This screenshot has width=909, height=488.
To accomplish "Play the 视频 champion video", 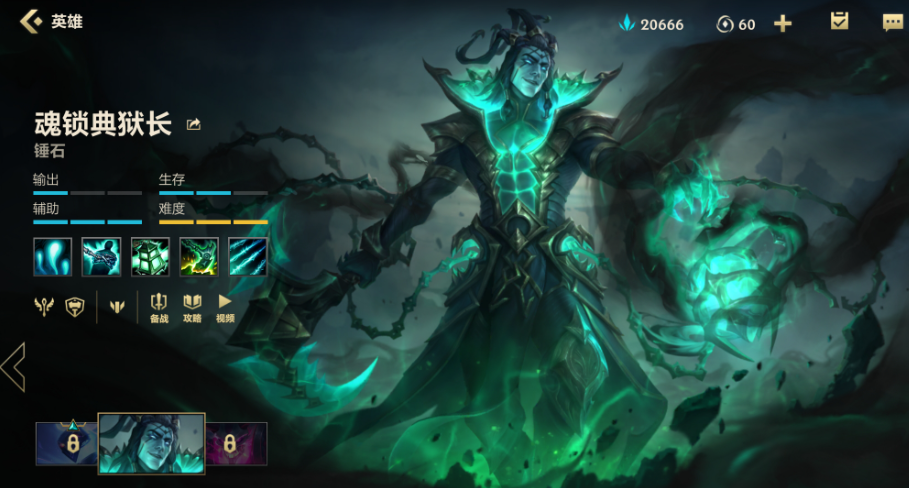I will point(225,307).
